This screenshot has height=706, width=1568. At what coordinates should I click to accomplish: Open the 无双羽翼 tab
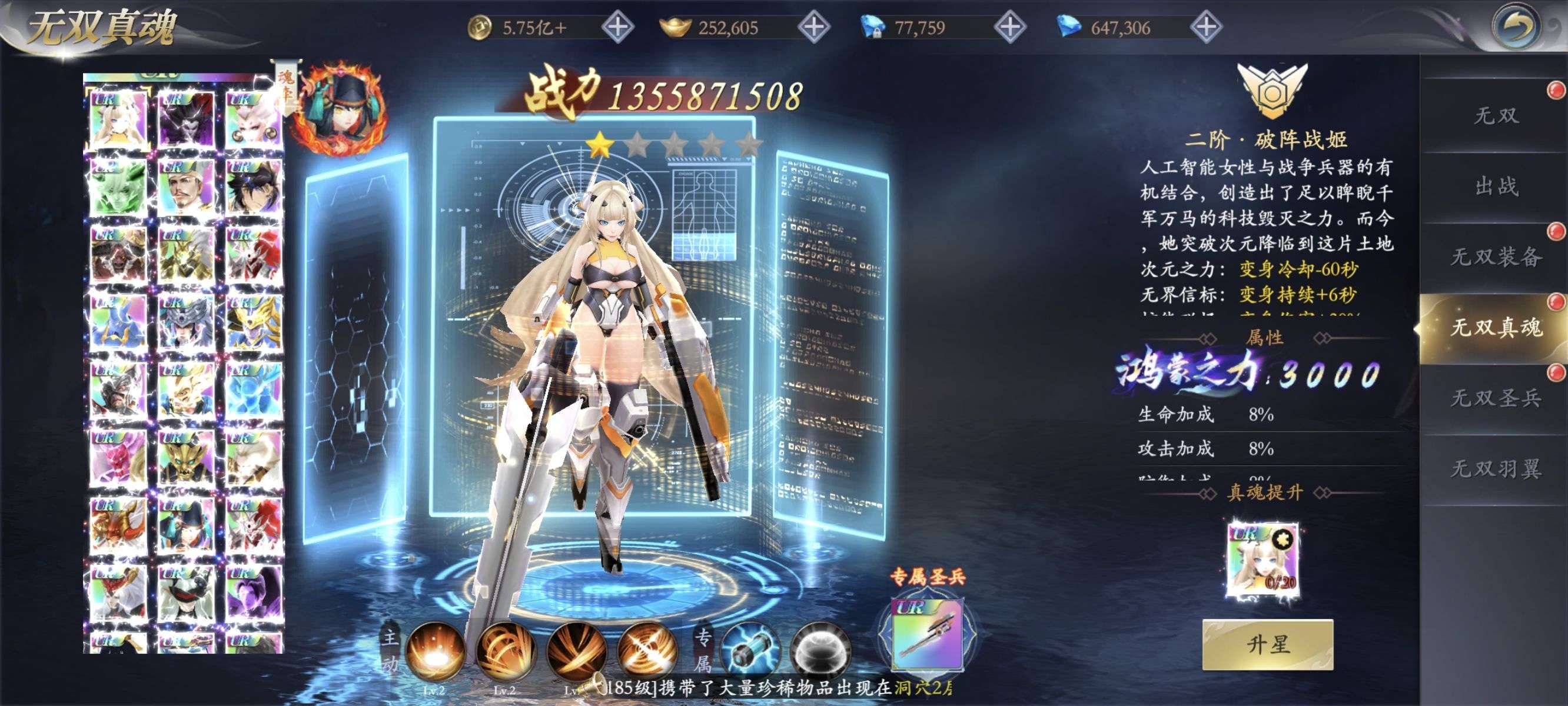pyautogui.click(x=1496, y=469)
